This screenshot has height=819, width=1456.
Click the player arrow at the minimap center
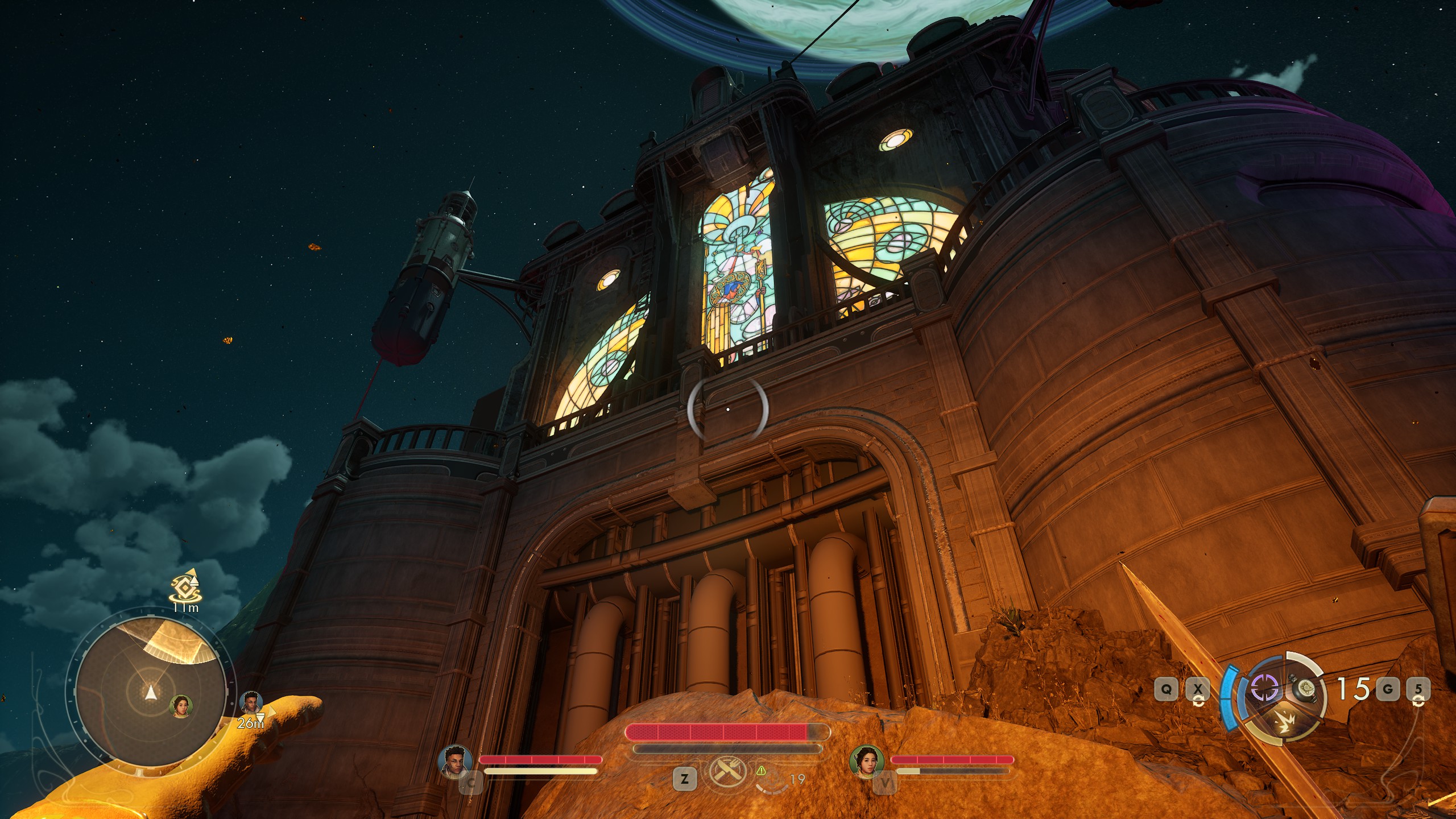pos(151,693)
